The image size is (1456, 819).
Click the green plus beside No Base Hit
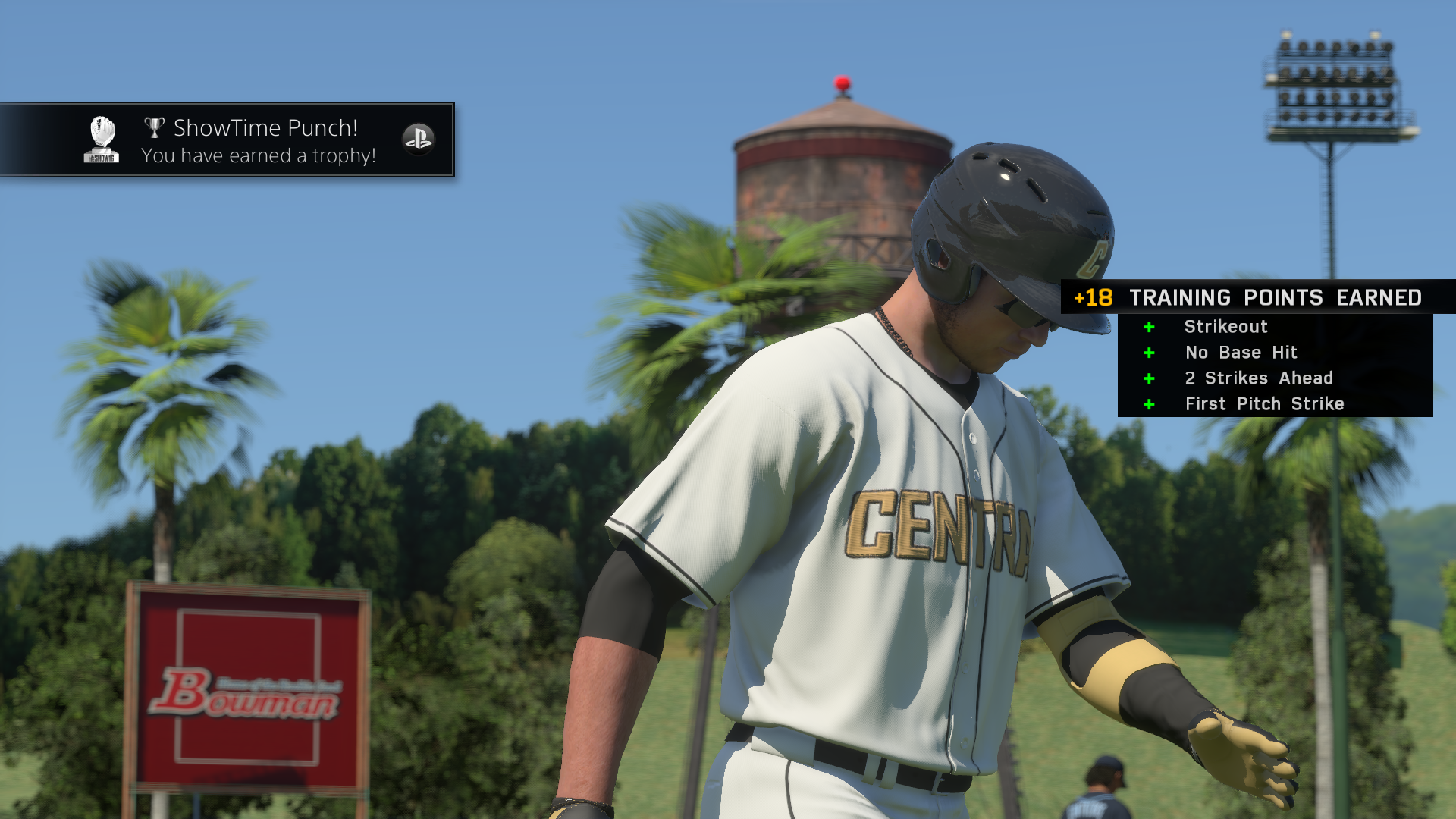tap(1150, 353)
